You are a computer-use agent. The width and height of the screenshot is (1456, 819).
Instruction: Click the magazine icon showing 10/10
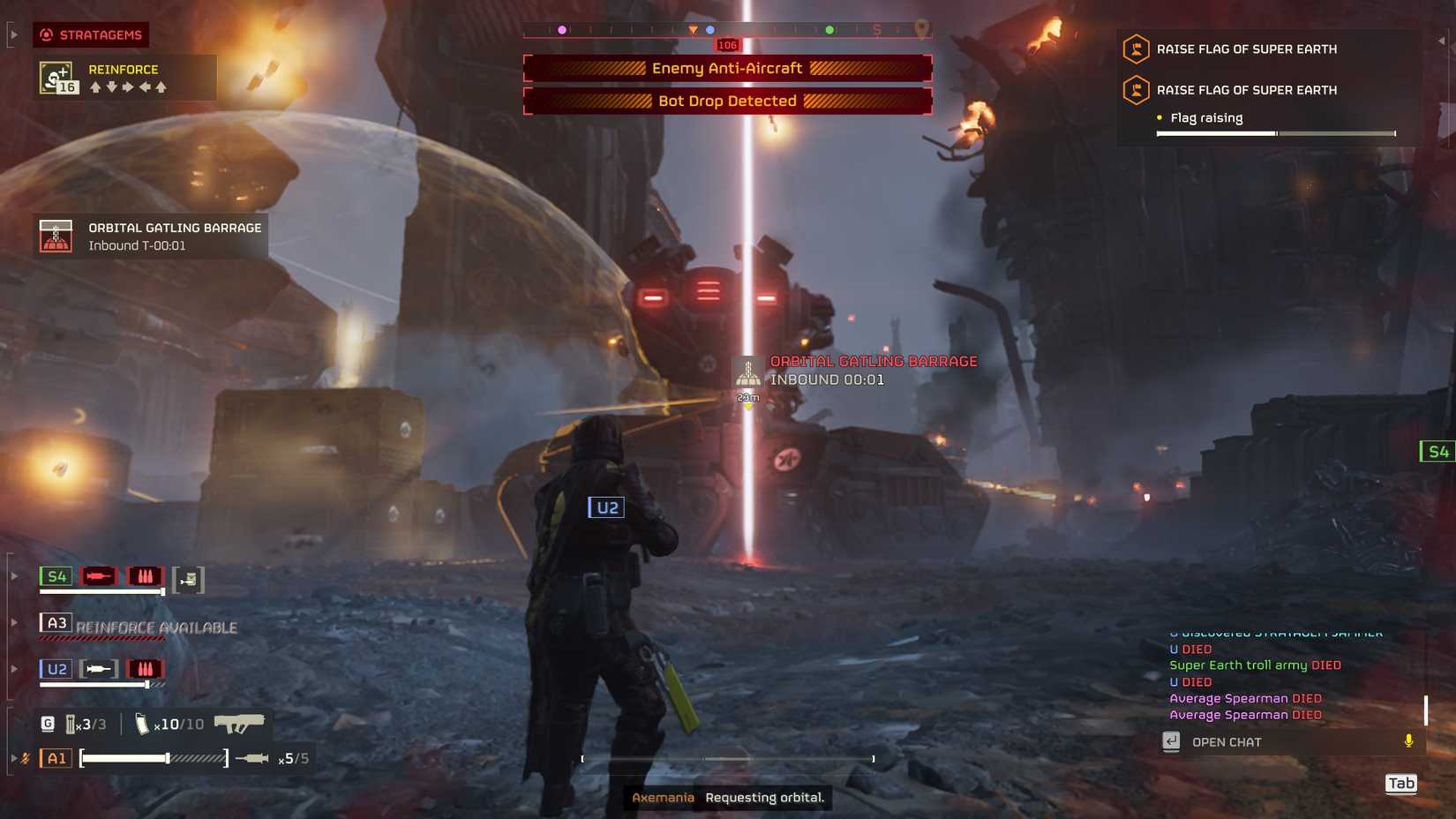141,723
